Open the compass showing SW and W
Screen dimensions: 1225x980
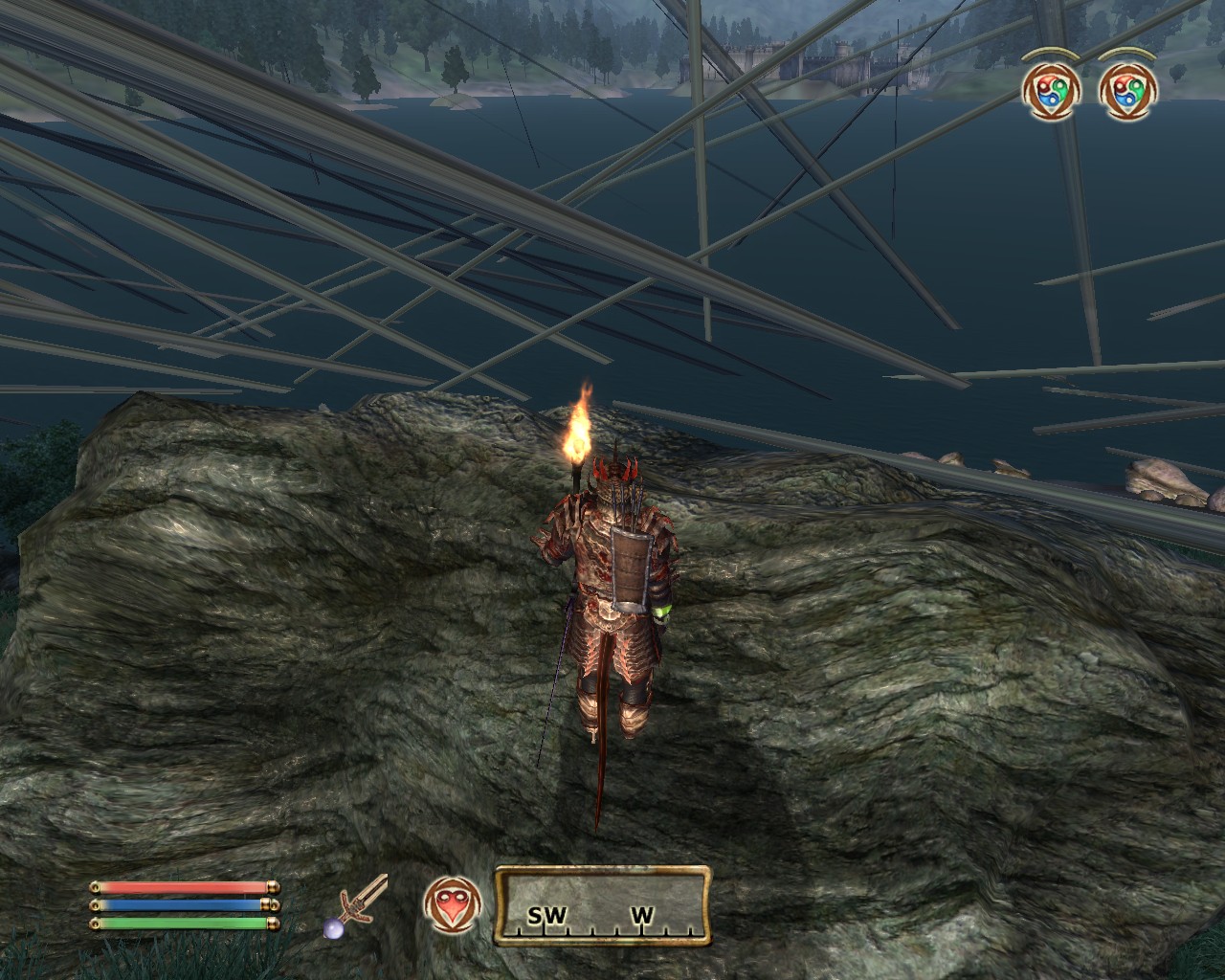point(603,904)
